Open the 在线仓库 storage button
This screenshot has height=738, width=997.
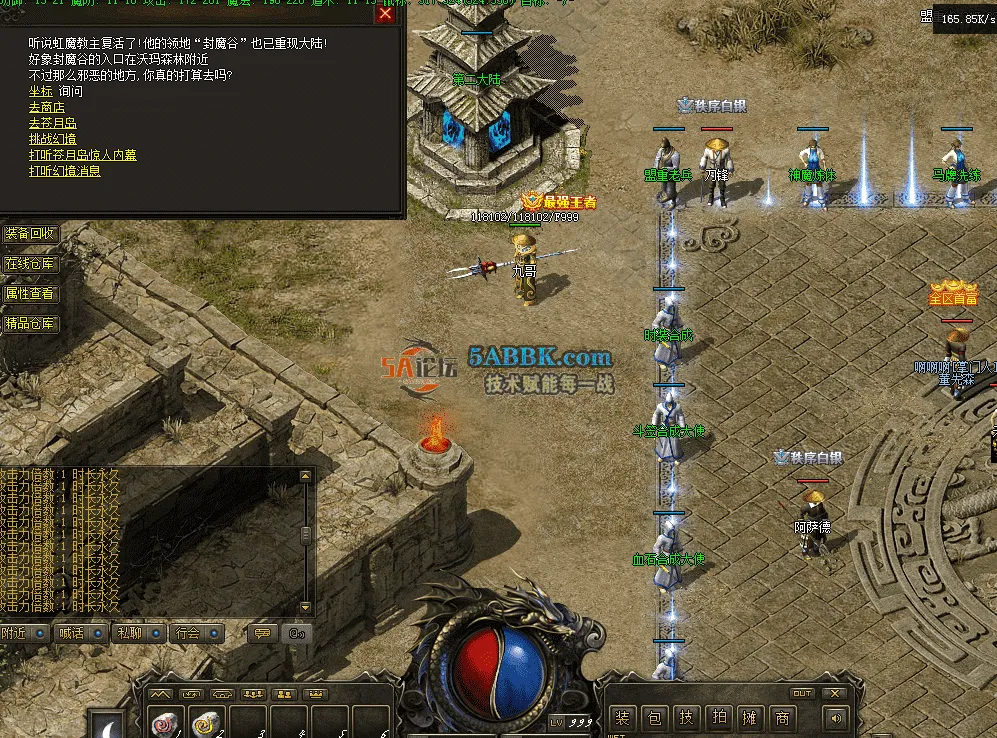(31, 264)
